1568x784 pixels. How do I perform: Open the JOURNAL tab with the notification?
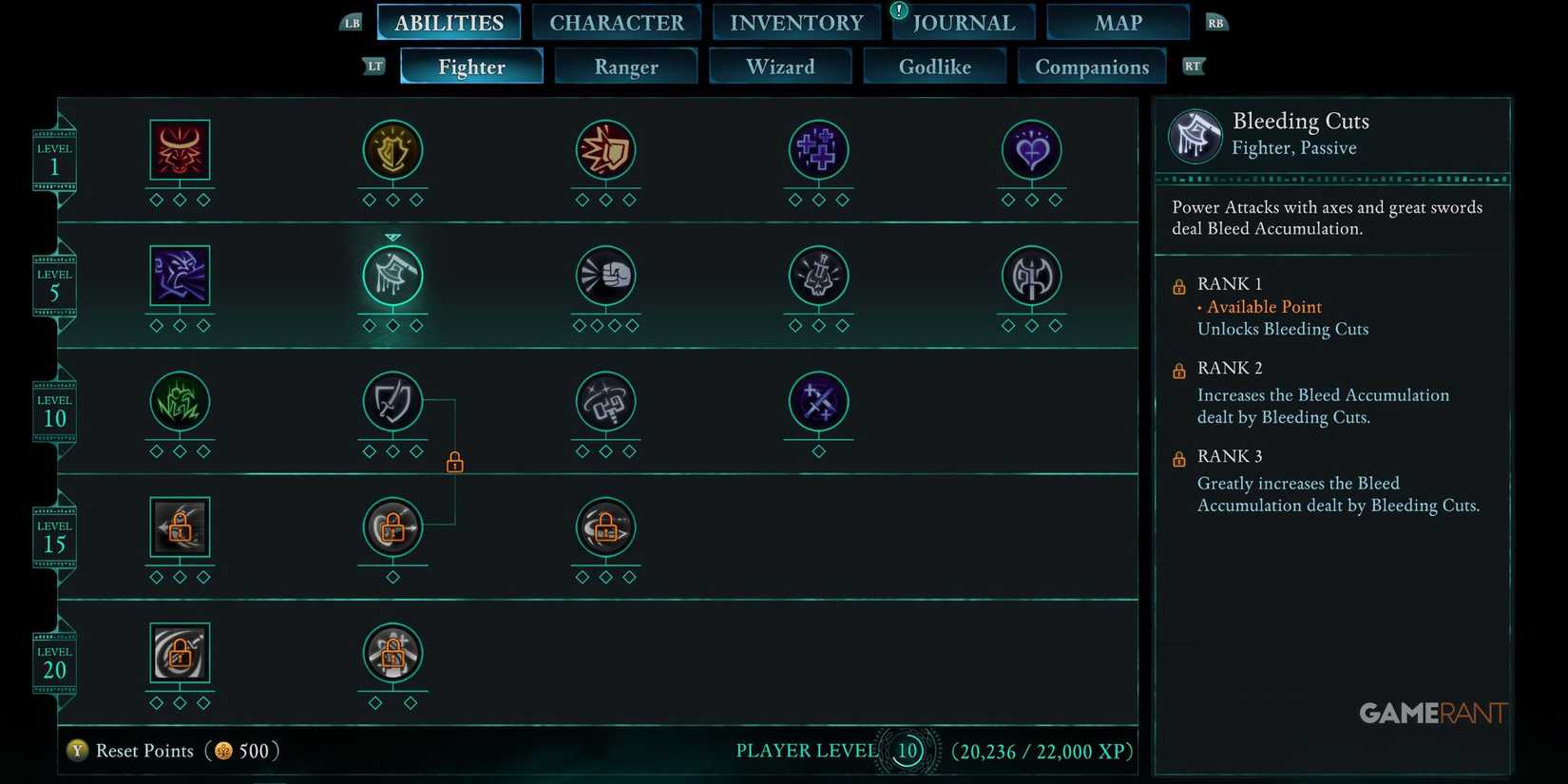(963, 22)
